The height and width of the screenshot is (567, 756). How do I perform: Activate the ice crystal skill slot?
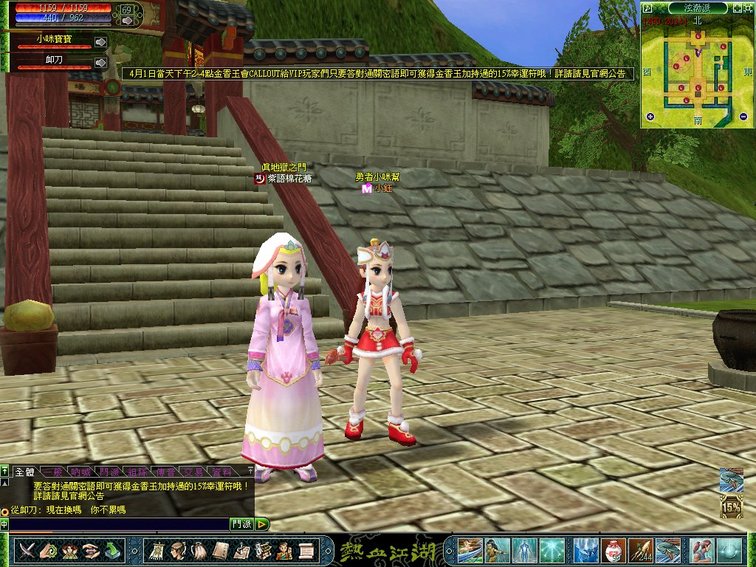point(585,549)
